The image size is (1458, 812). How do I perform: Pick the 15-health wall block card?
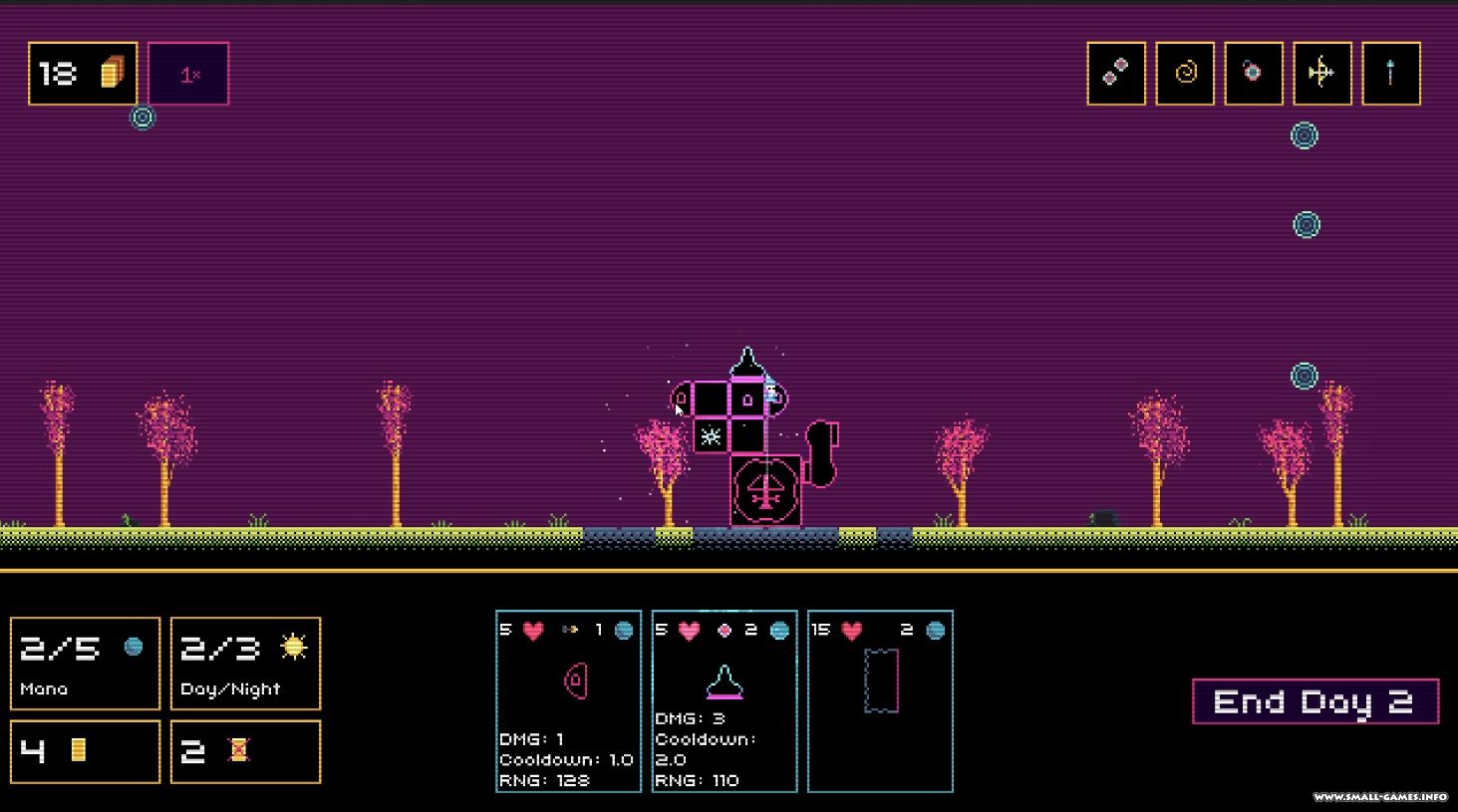(880, 701)
